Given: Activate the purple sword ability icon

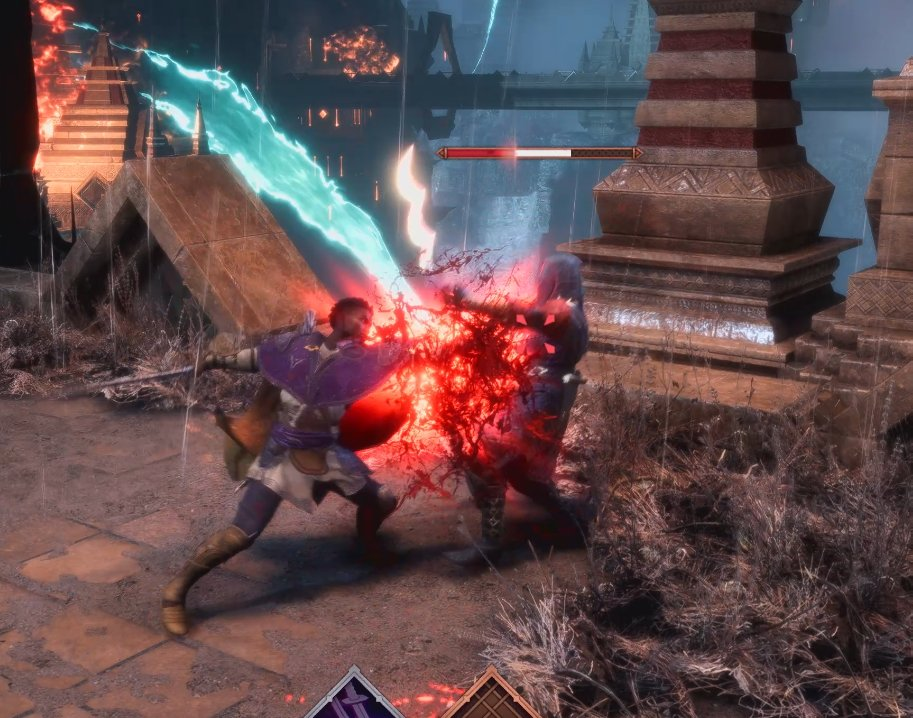Looking at the screenshot, I should [355, 700].
